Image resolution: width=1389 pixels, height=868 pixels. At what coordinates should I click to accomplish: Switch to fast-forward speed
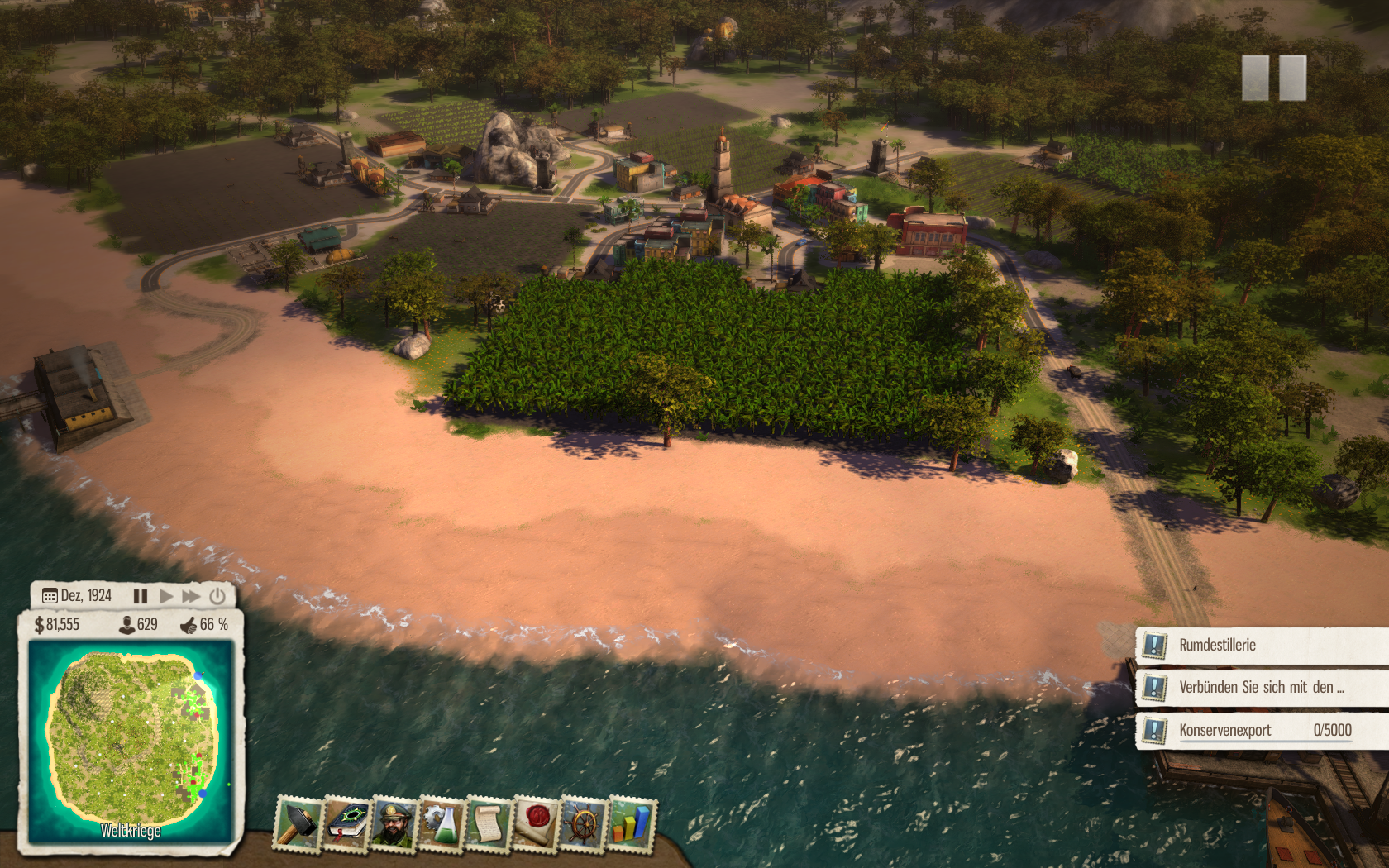click(191, 596)
